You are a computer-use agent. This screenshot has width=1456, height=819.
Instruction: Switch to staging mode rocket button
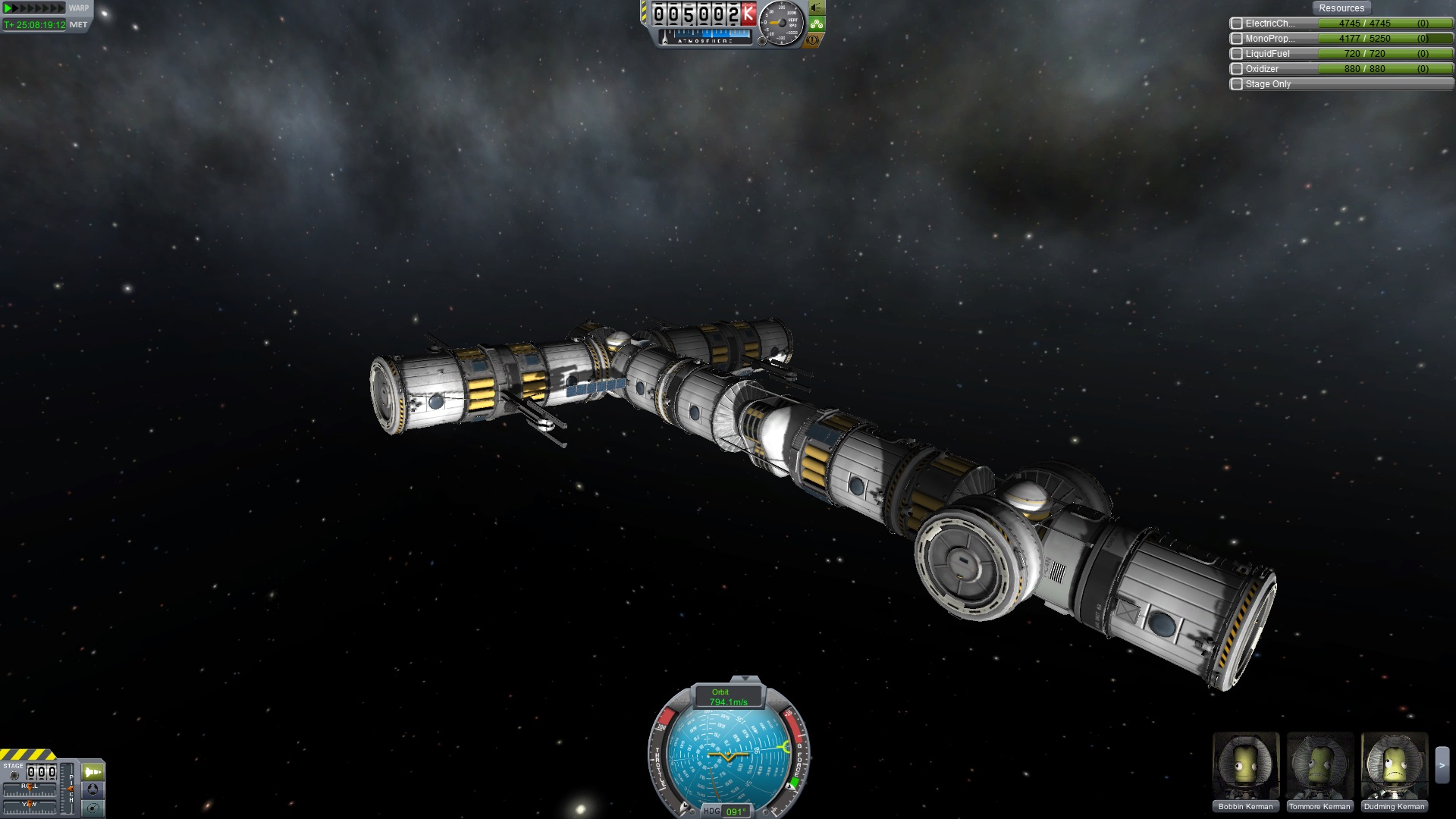93,772
